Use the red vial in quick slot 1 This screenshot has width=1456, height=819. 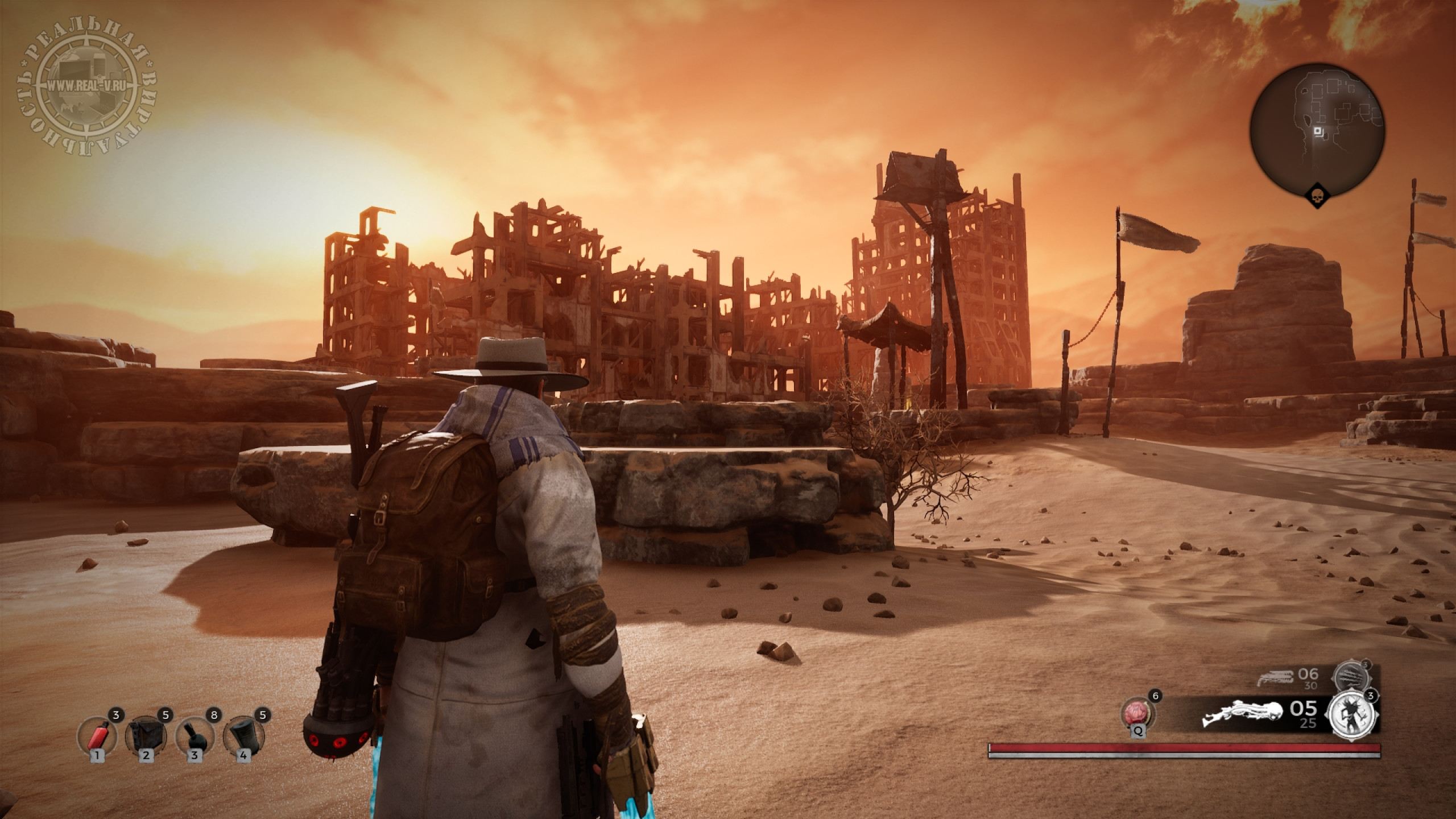(x=97, y=735)
